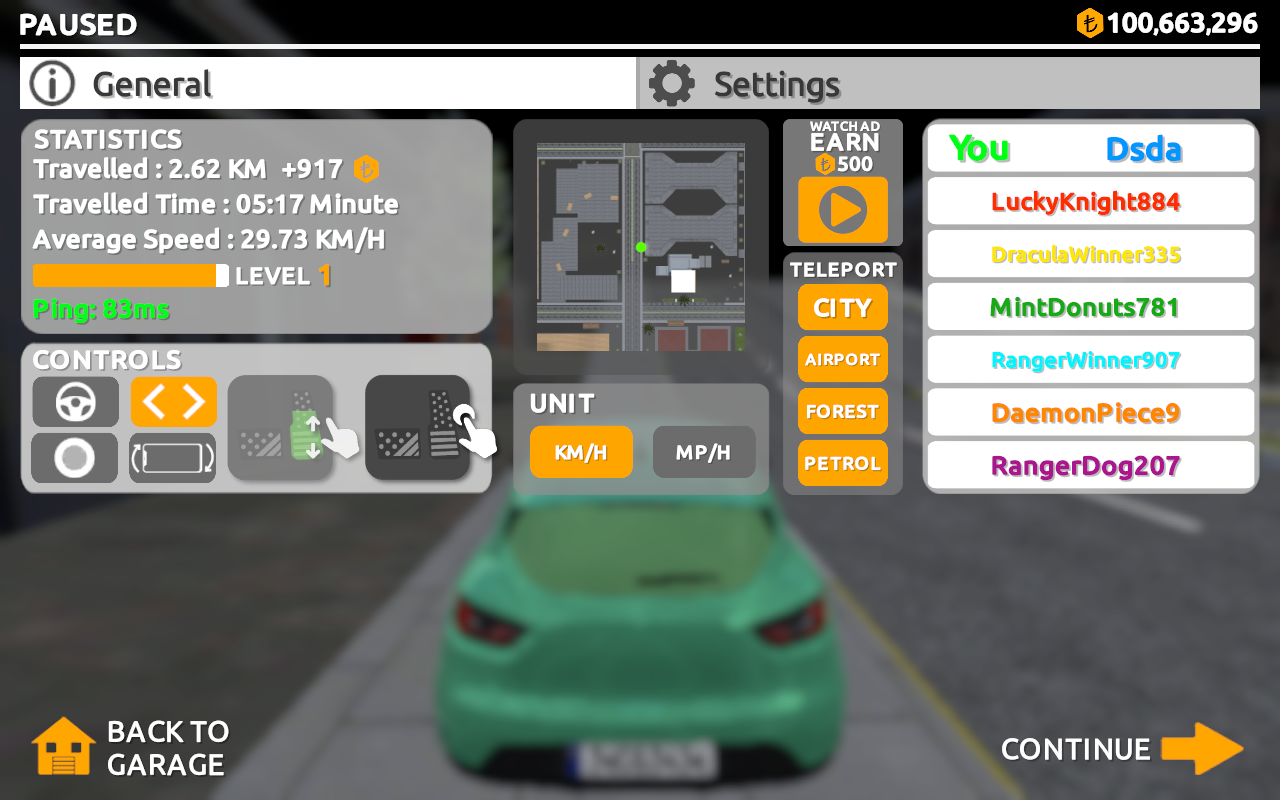The image size is (1280, 800).
Task: Teleport to the Airport
Action: click(x=842, y=359)
